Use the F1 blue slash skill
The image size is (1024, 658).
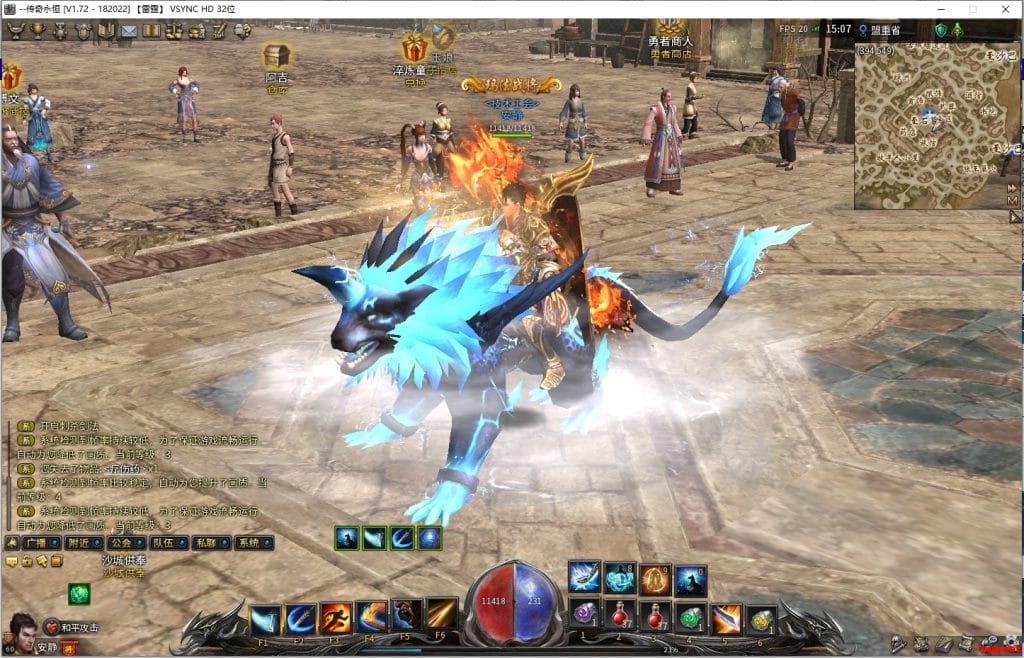(265, 619)
